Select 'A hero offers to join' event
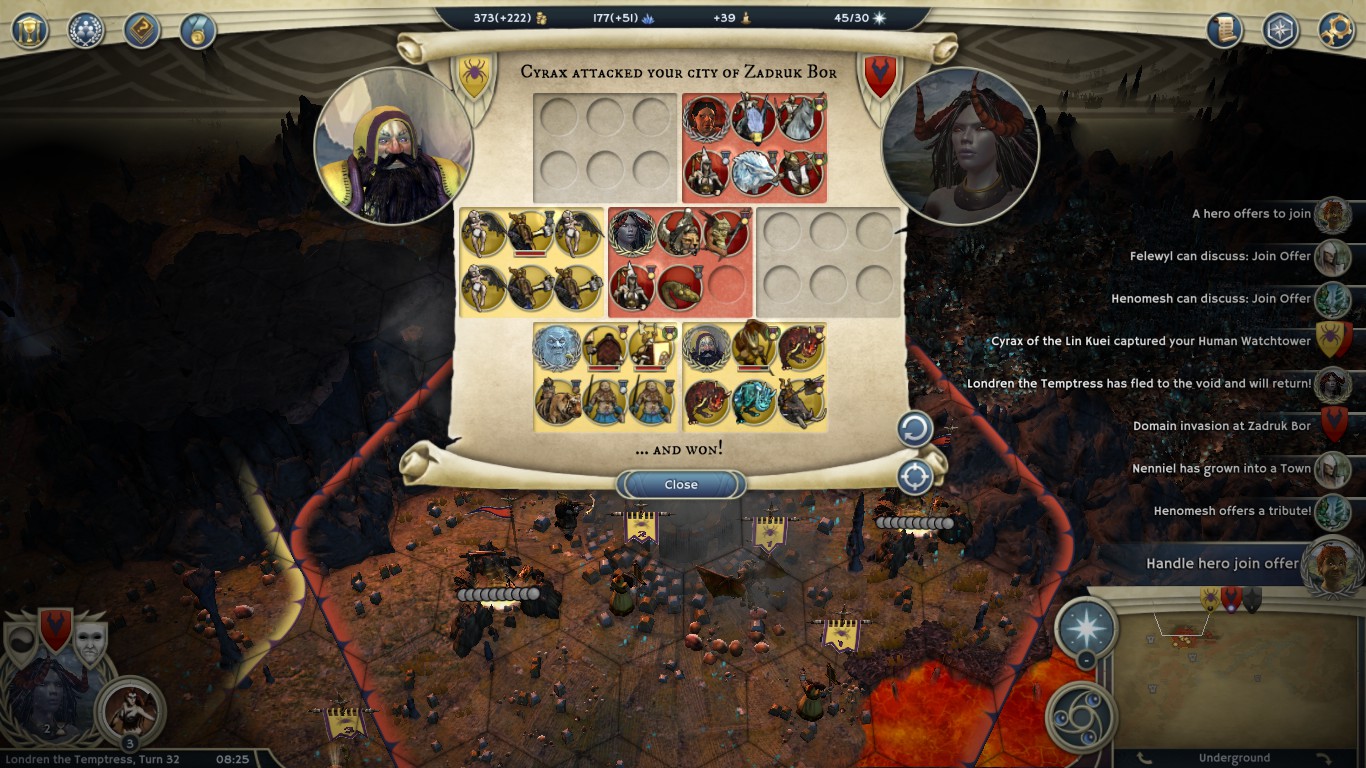Screen dimensions: 1366x768 tap(1251, 214)
